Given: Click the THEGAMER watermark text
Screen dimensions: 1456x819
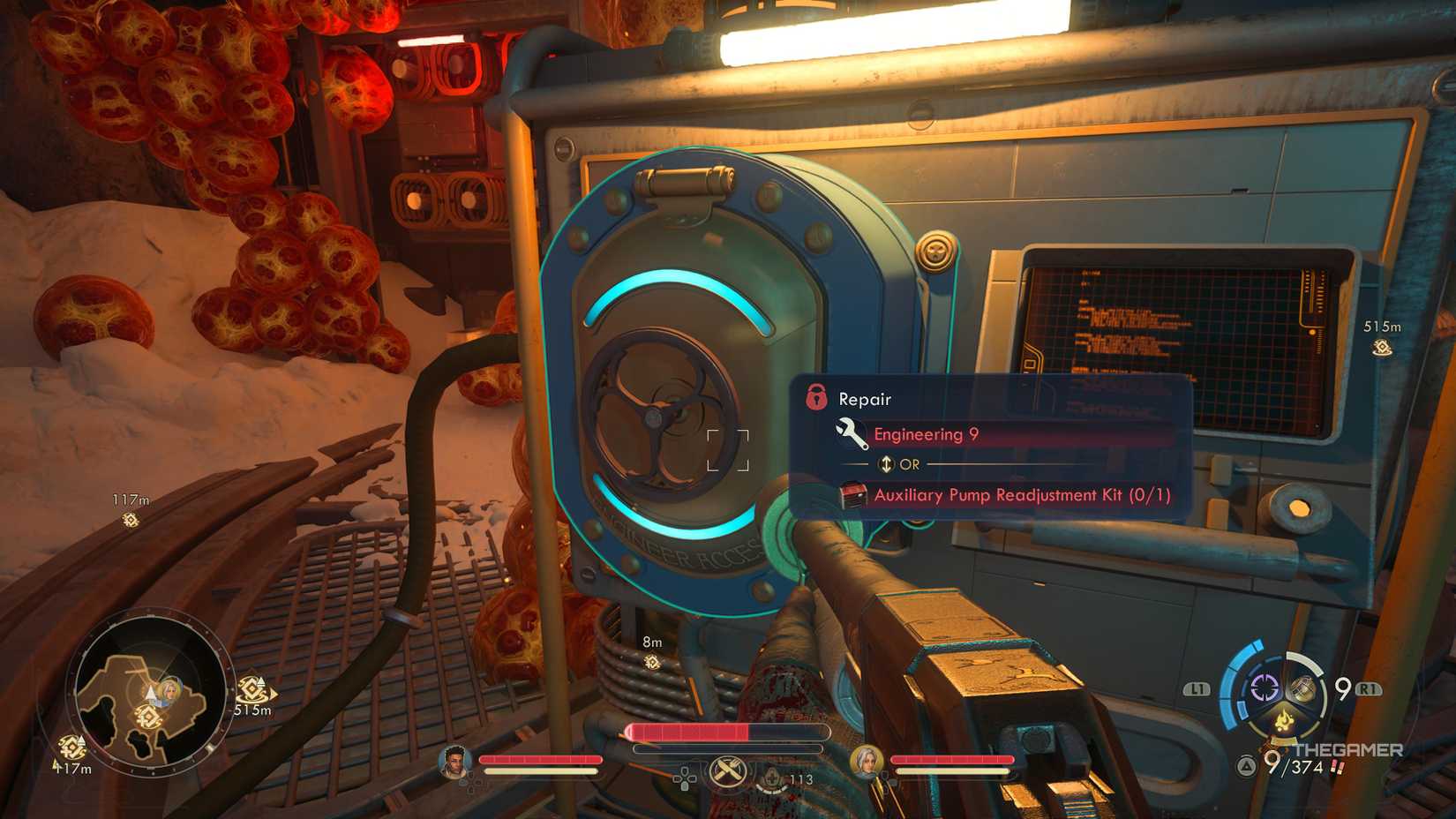Looking at the screenshot, I should [x=1350, y=750].
